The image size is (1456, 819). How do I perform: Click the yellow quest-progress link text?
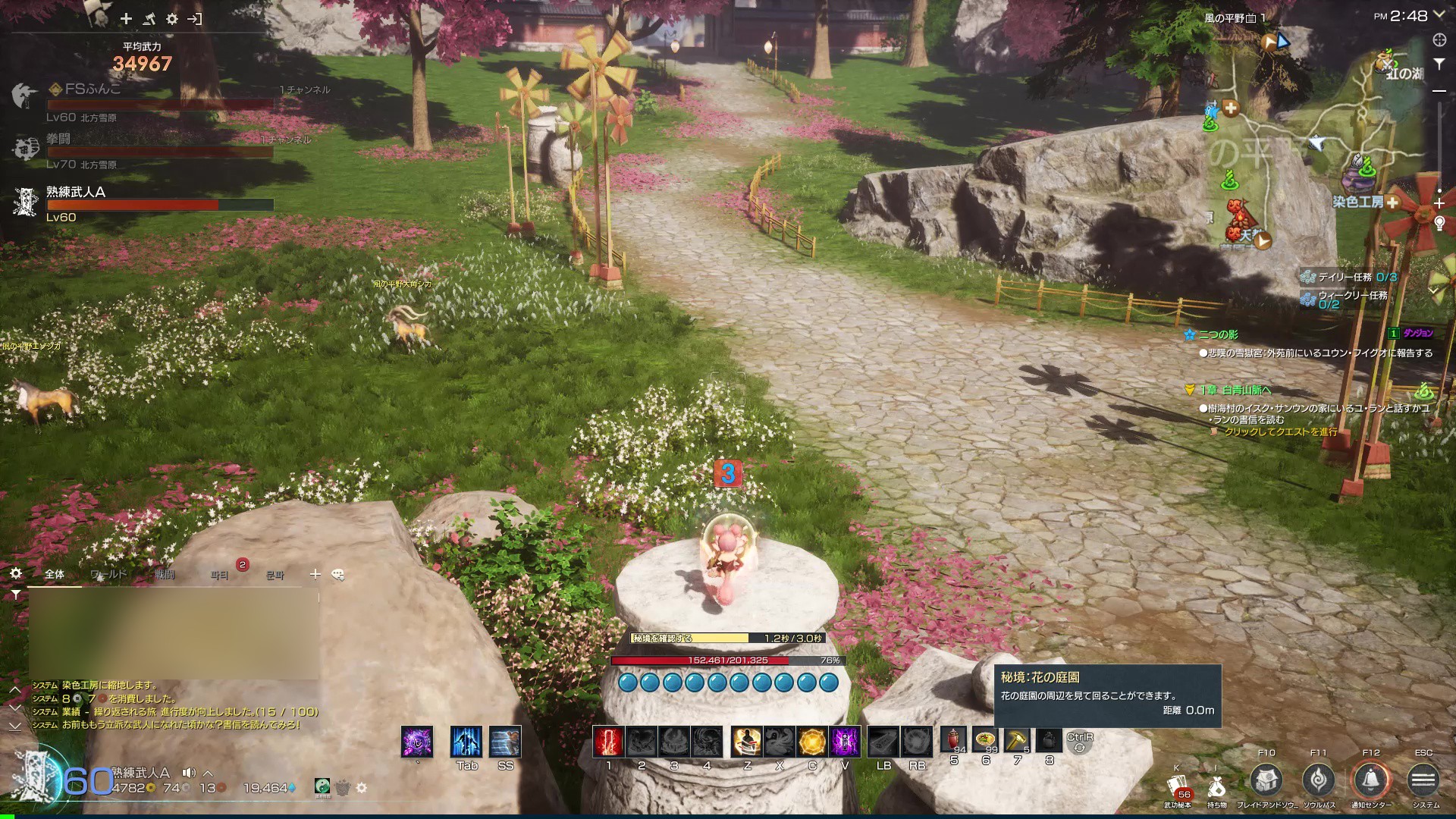tap(1280, 431)
